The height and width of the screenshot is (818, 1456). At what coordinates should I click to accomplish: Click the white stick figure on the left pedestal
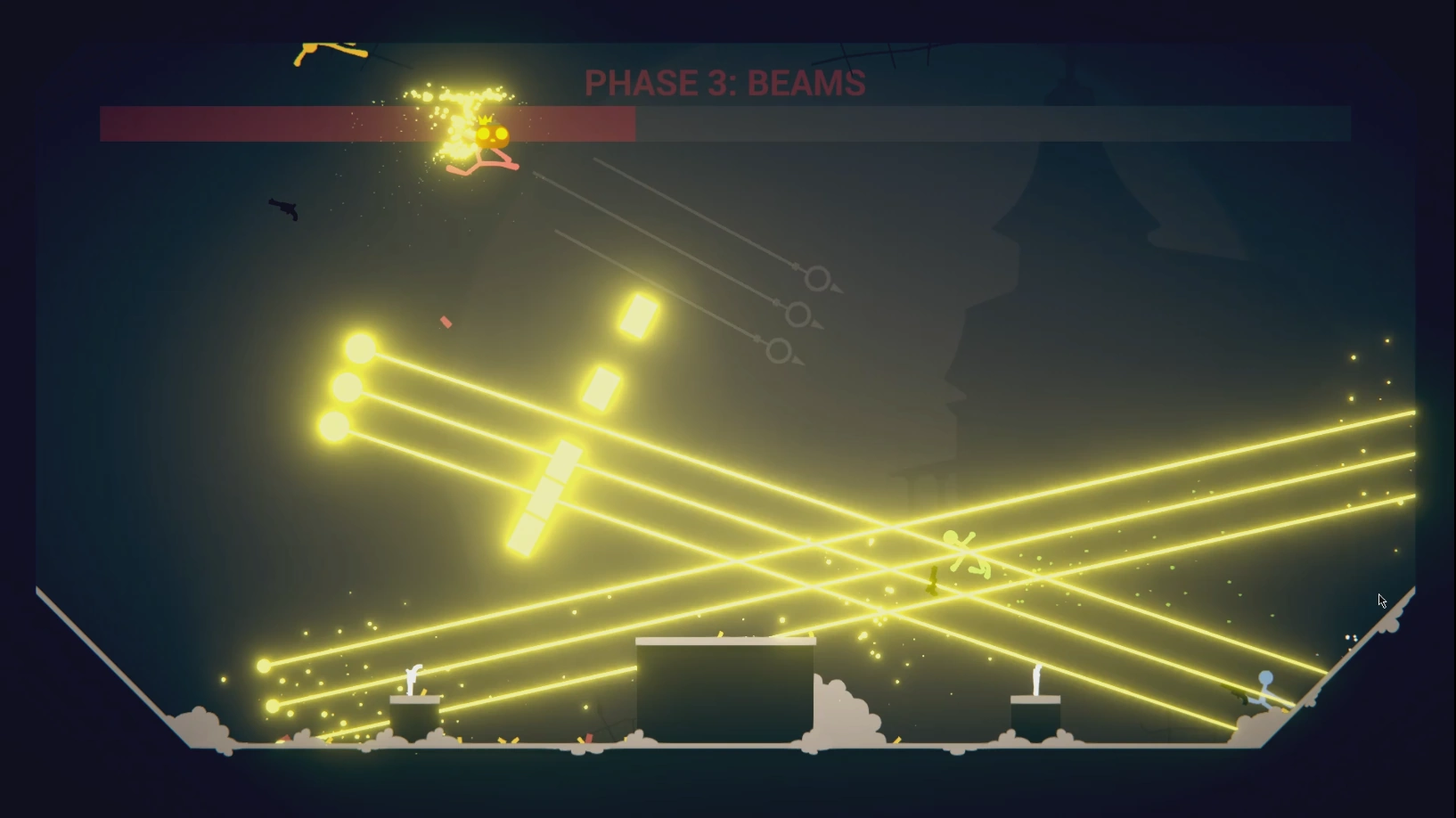click(413, 679)
